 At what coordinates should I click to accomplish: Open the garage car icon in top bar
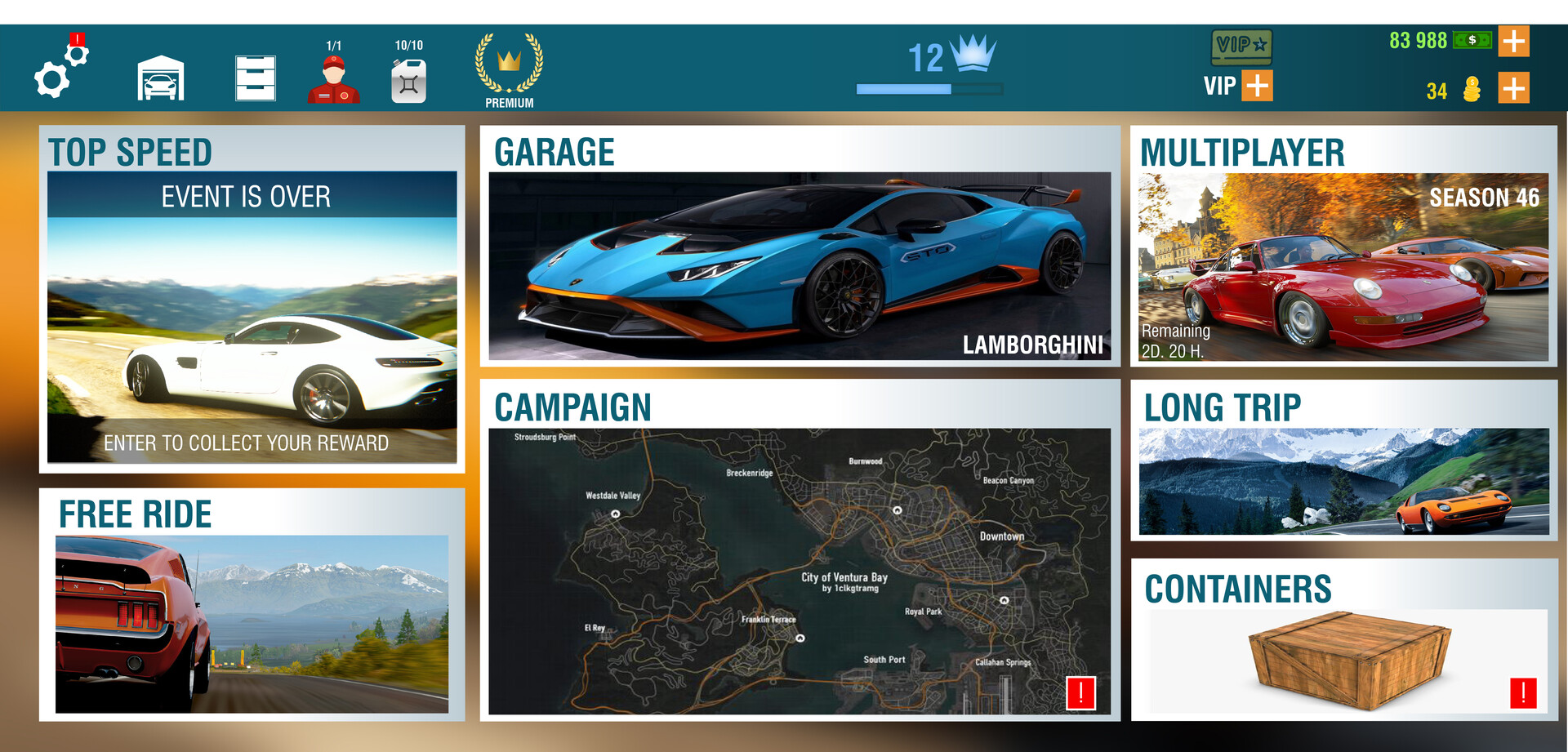click(161, 78)
